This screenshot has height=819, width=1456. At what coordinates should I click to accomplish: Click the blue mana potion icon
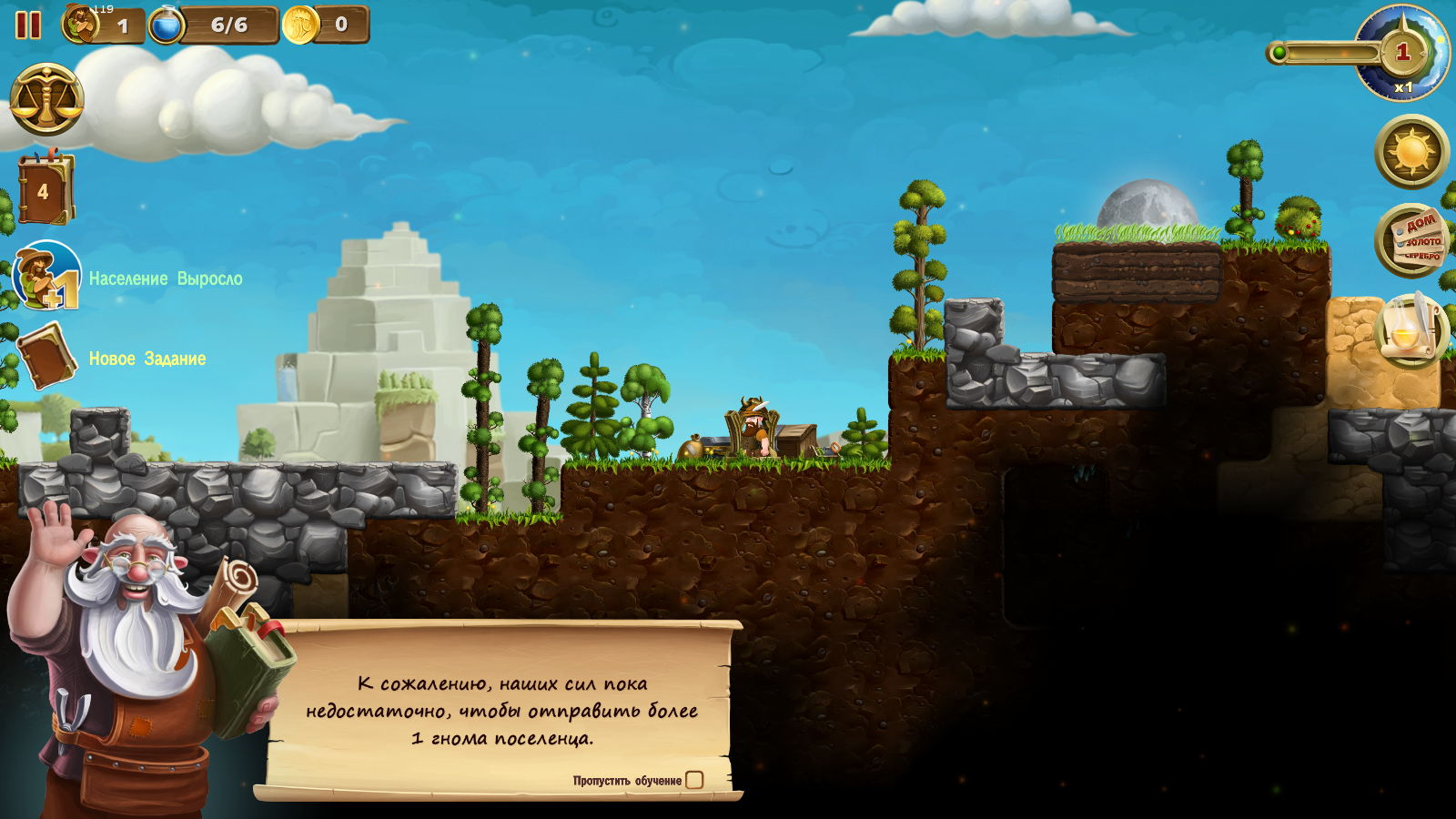click(x=167, y=25)
